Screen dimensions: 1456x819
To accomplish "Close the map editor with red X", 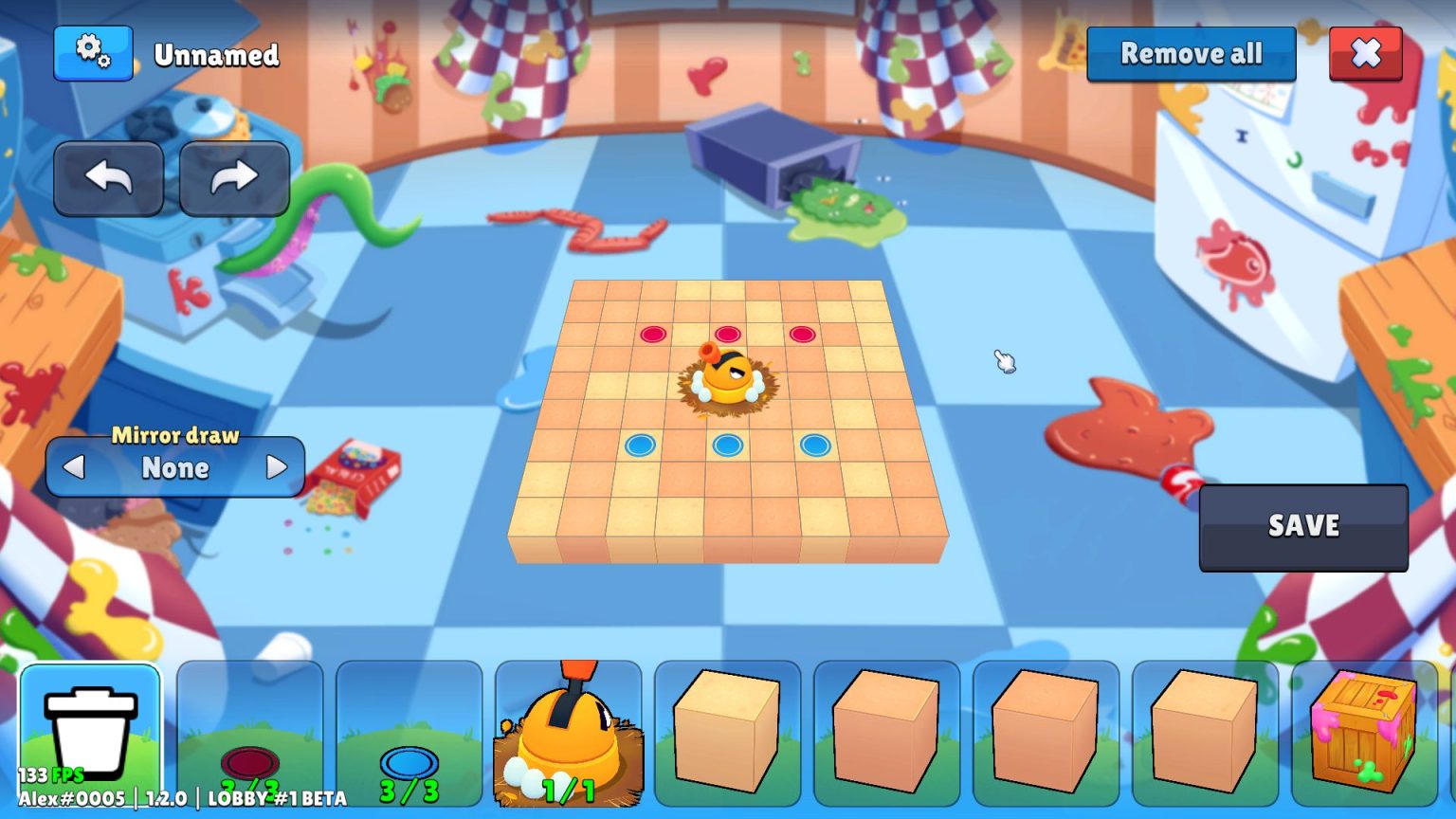I will point(1365,54).
